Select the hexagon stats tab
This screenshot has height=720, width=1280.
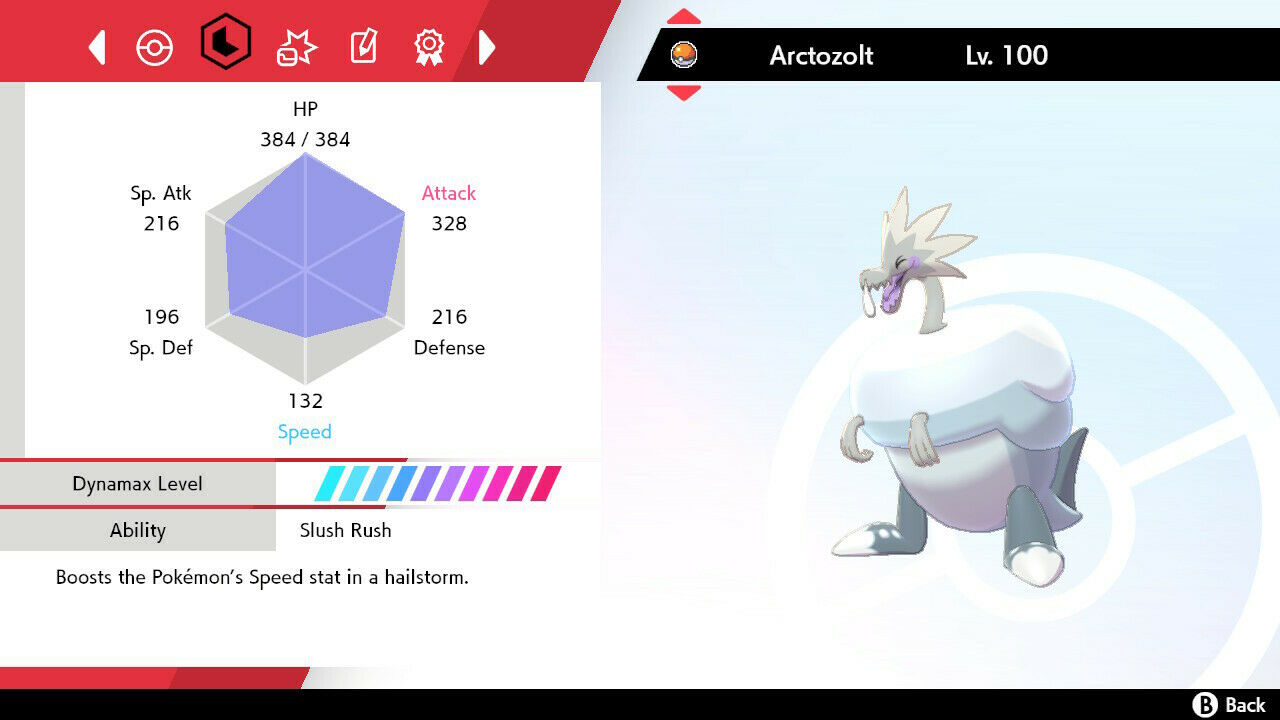coord(226,42)
